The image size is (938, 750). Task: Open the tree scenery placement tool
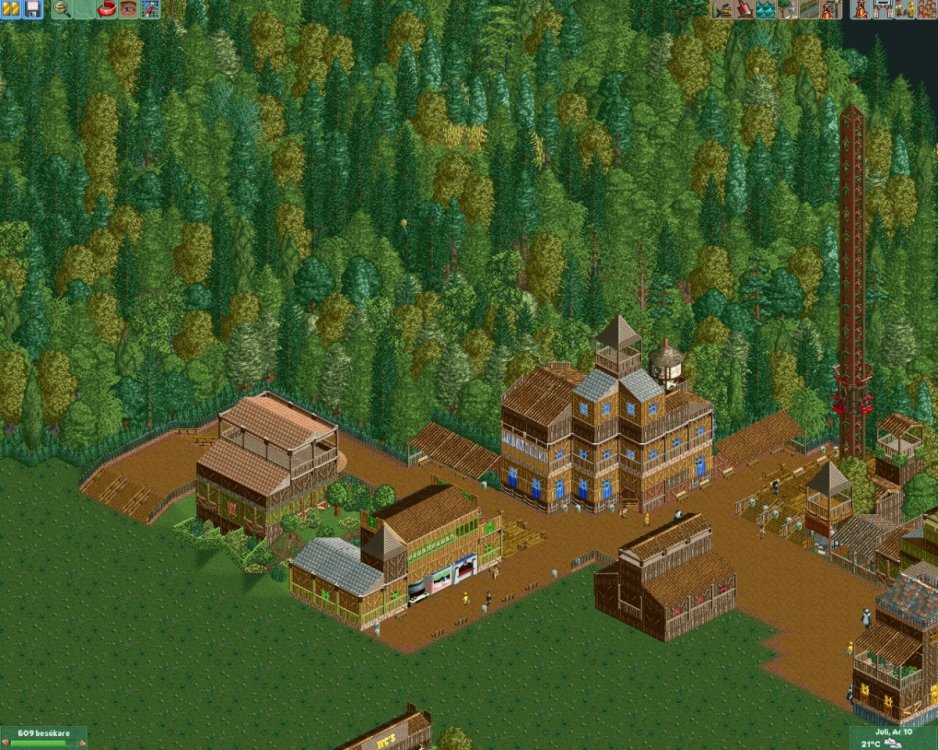(787, 9)
